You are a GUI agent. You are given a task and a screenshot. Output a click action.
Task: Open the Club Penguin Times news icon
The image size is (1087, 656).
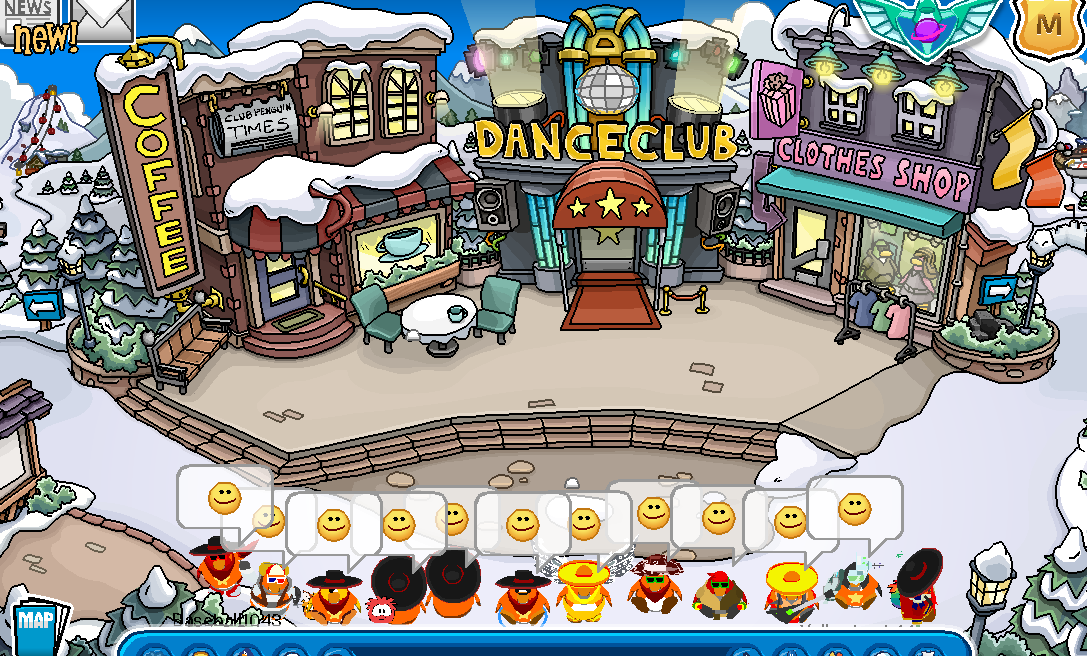pos(32,22)
